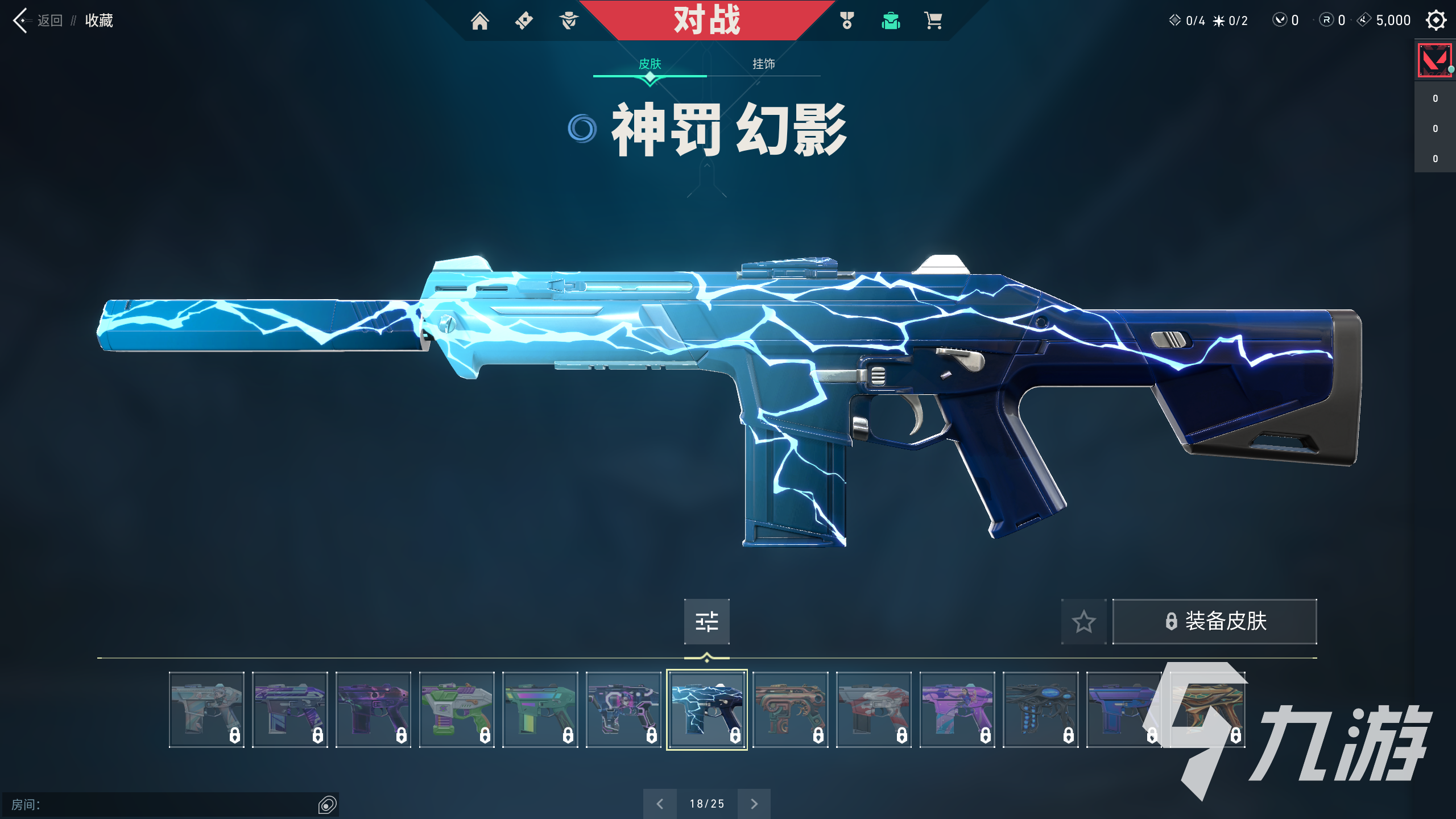
Task: Go to next skin page with right arrow
Action: click(x=754, y=804)
